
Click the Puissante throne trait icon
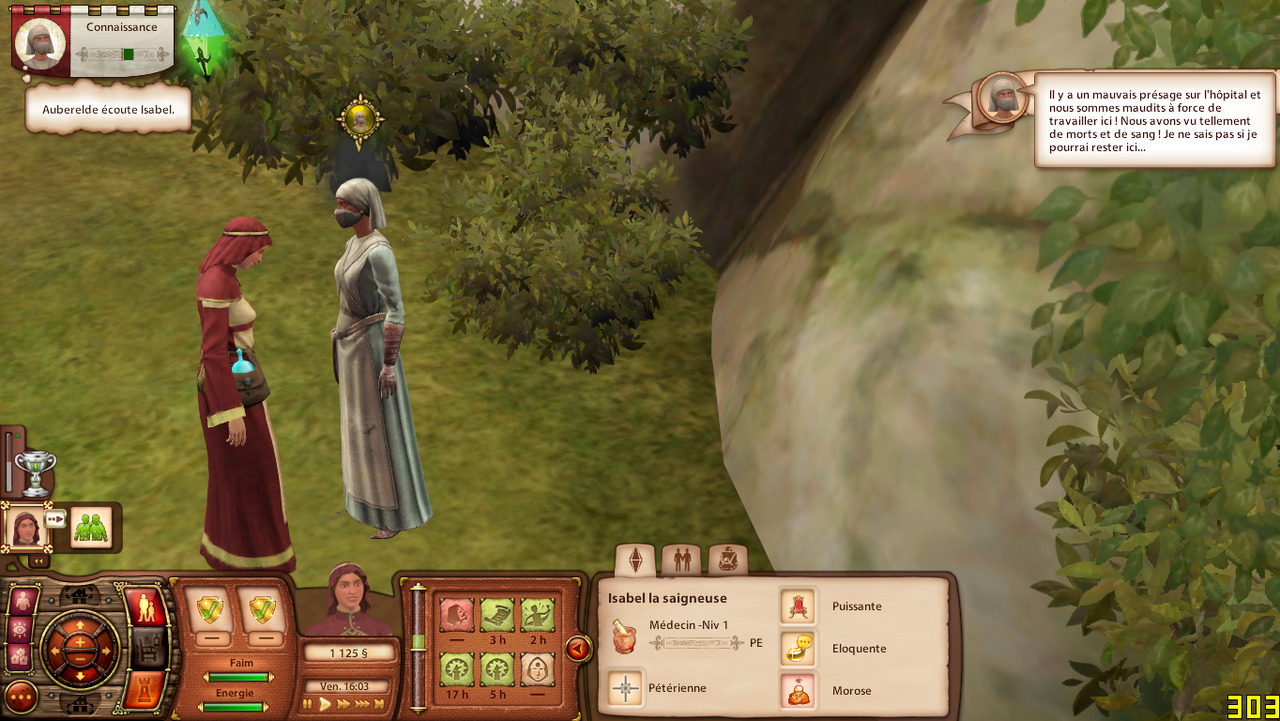(798, 606)
